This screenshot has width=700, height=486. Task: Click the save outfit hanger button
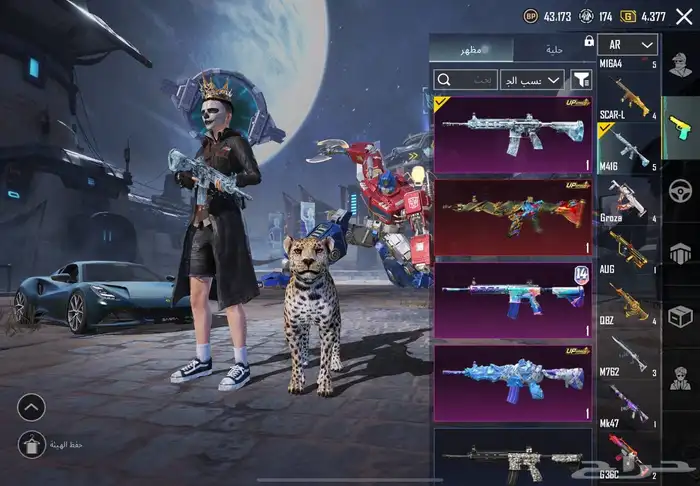pyautogui.click(x=31, y=444)
